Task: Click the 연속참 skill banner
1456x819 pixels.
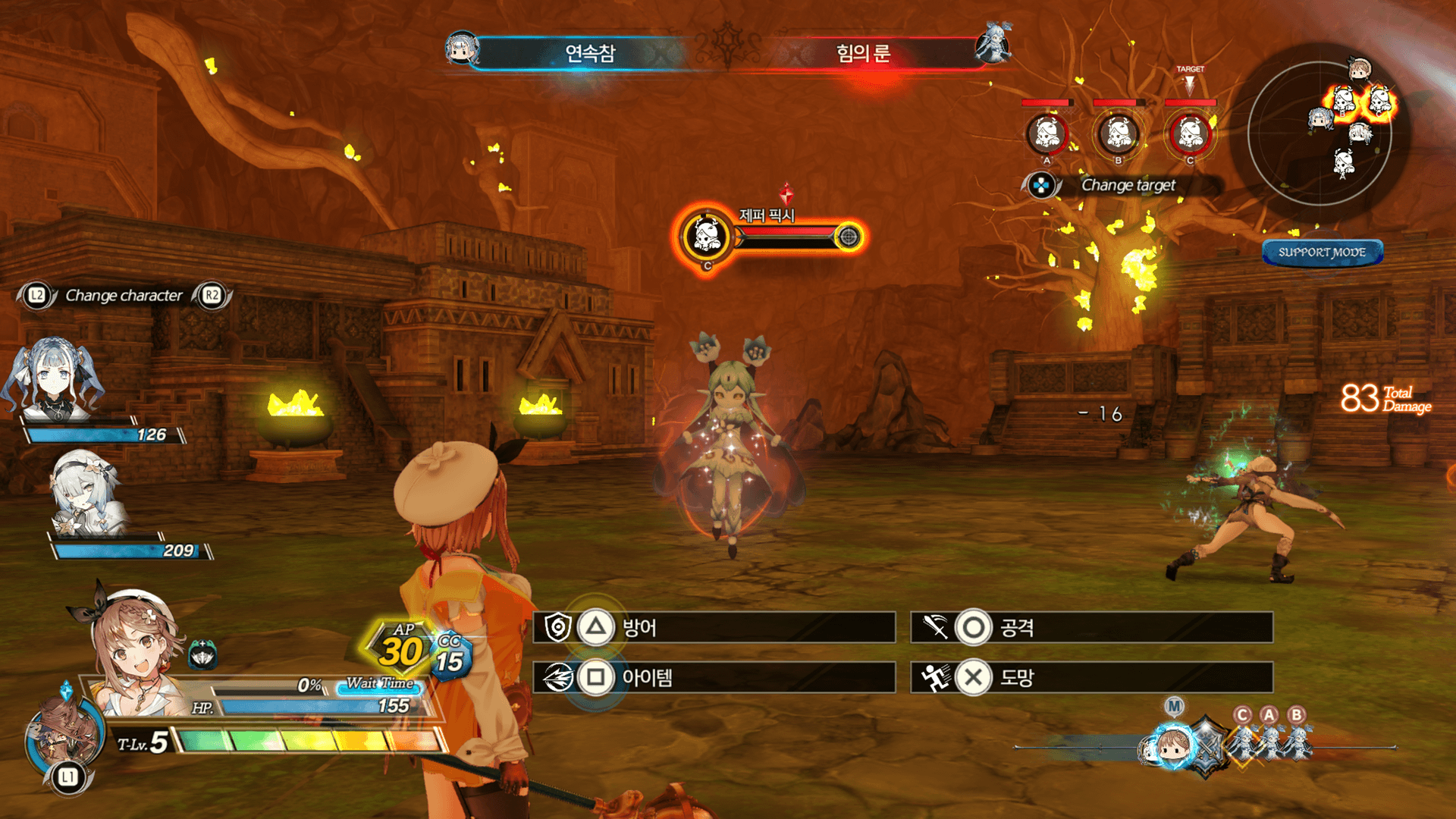Action: tap(590, 53)
